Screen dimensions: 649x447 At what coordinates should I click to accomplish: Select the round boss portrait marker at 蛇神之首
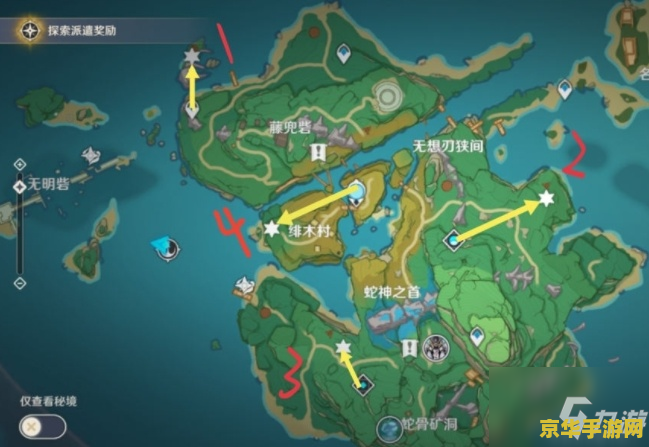click(435, 348)
